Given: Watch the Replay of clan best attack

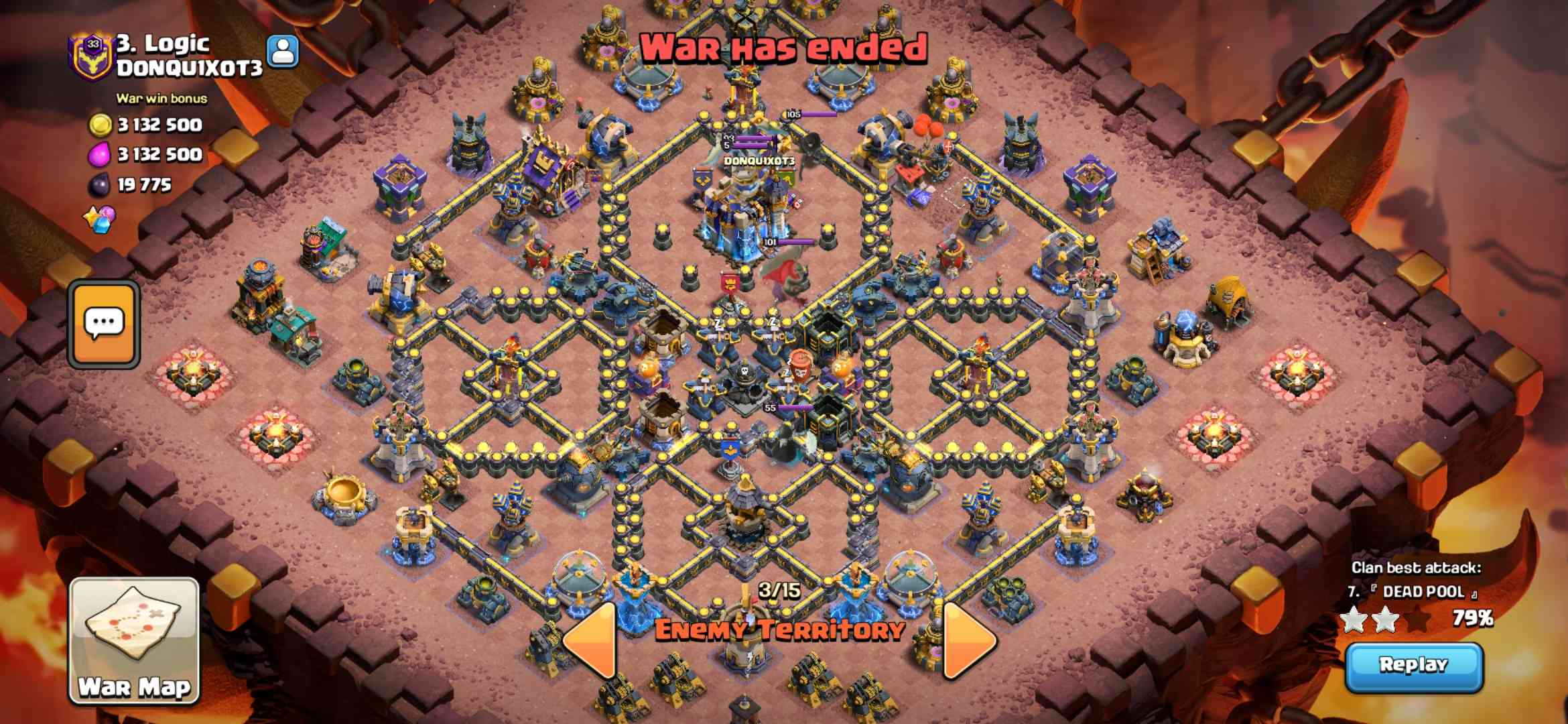Looking at the screenshot, I should pos(1414,666).
